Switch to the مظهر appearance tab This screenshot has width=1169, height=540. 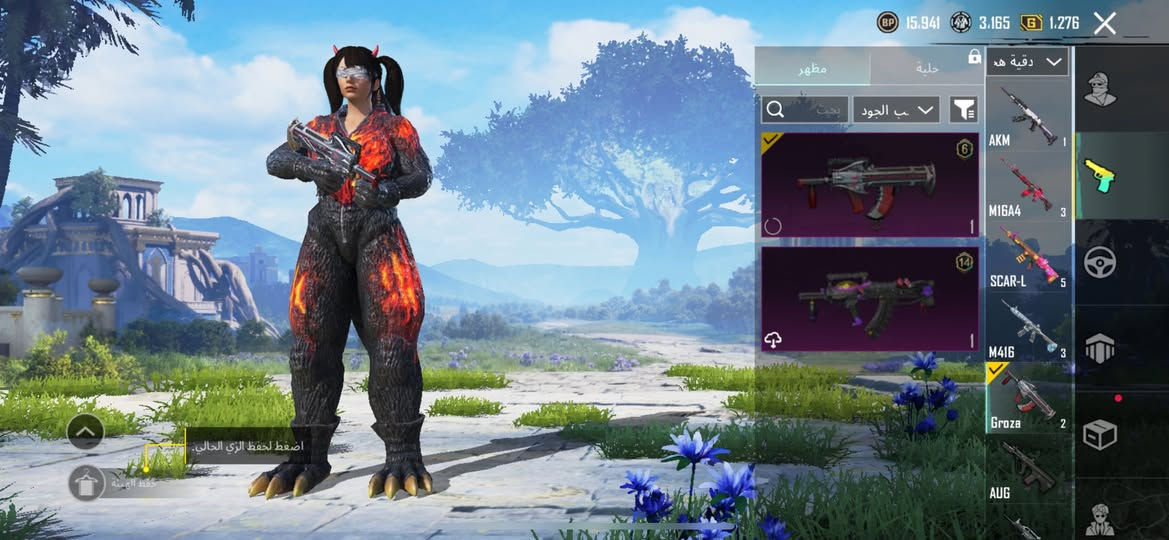tap(812, 68)
